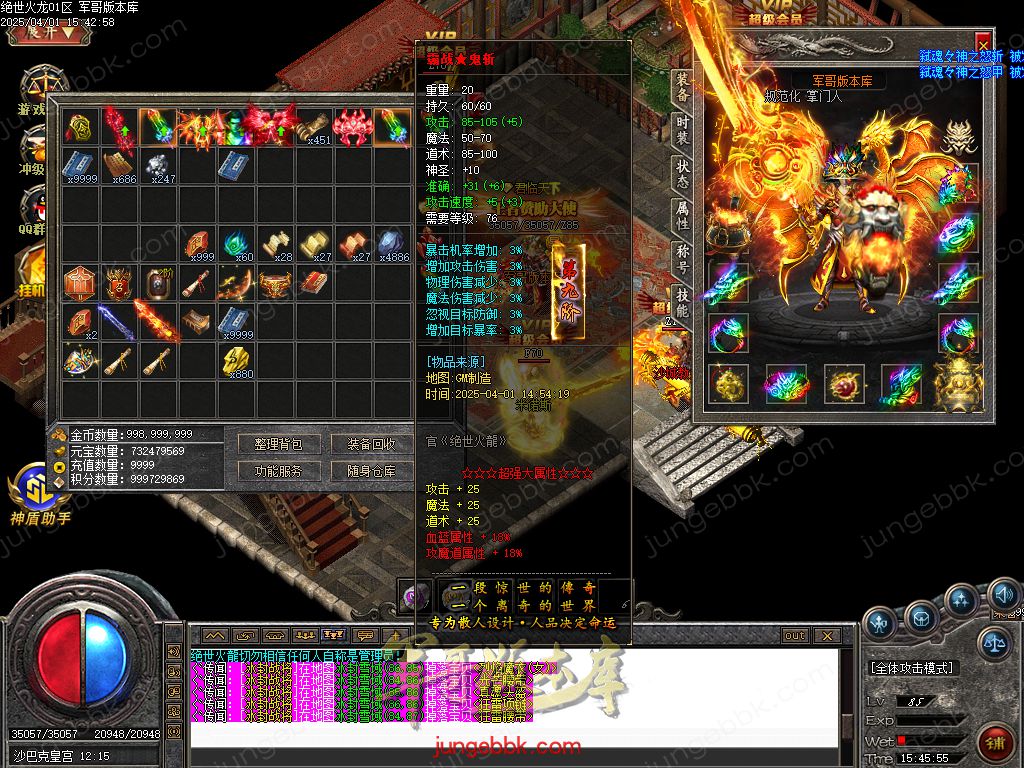Image resolution: width=1024 pixels, height=768 pixels.
Task: Close the character equipment panel
Action: (x=983, y=43)
